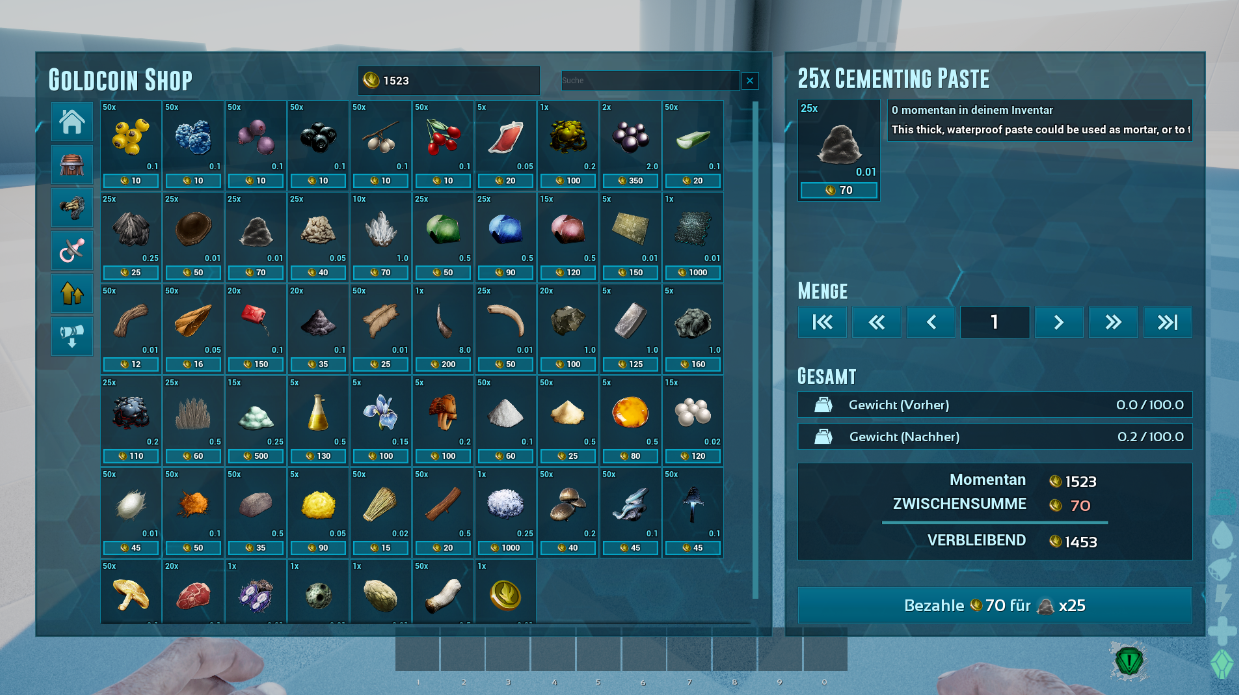Choose the yellow berries 50x offer
1239x695 pixels.
click(x=131, y=142)
